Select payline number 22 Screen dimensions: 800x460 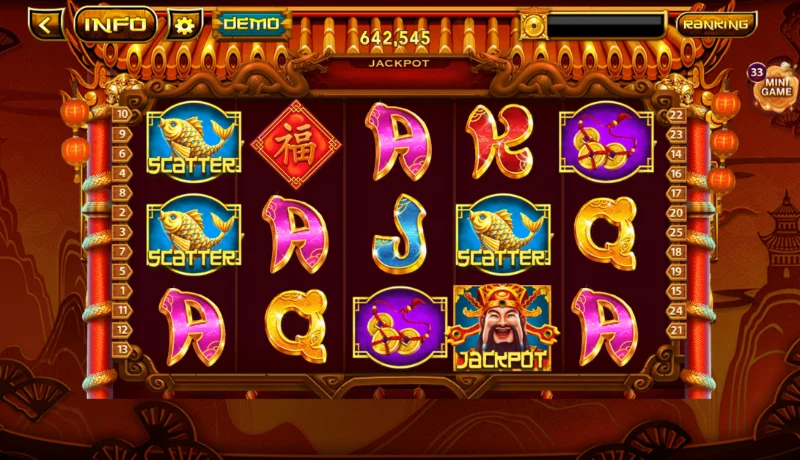(676, 115)
